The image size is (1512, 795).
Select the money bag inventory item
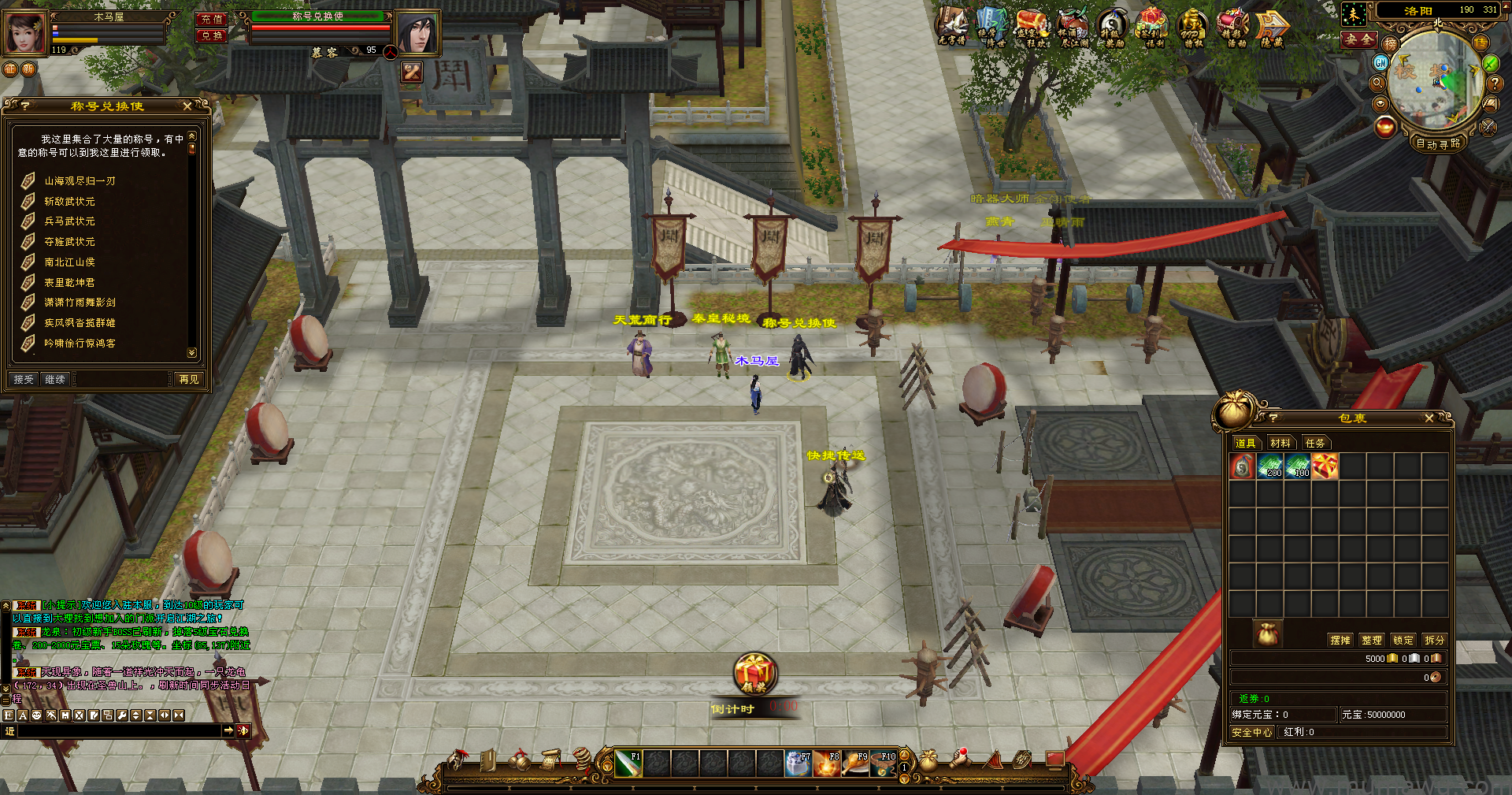tap(1242, 466)
